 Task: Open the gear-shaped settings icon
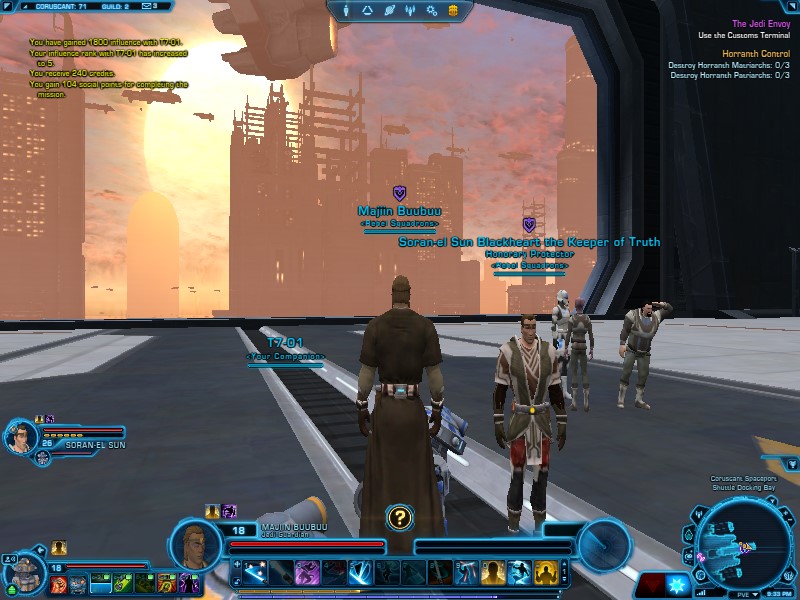[x=432, y=10]
